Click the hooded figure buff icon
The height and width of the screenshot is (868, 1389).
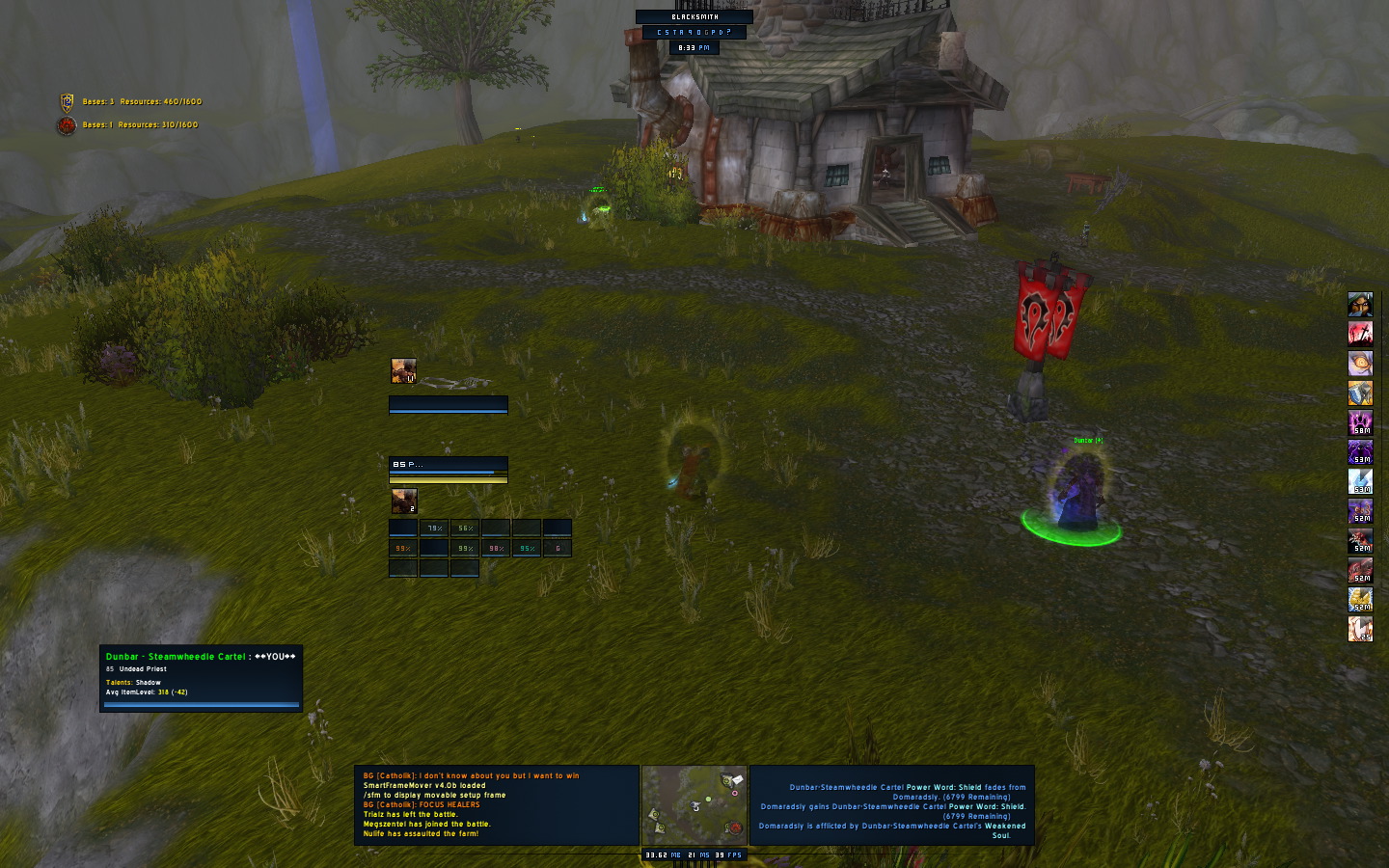click(1360, 305)
